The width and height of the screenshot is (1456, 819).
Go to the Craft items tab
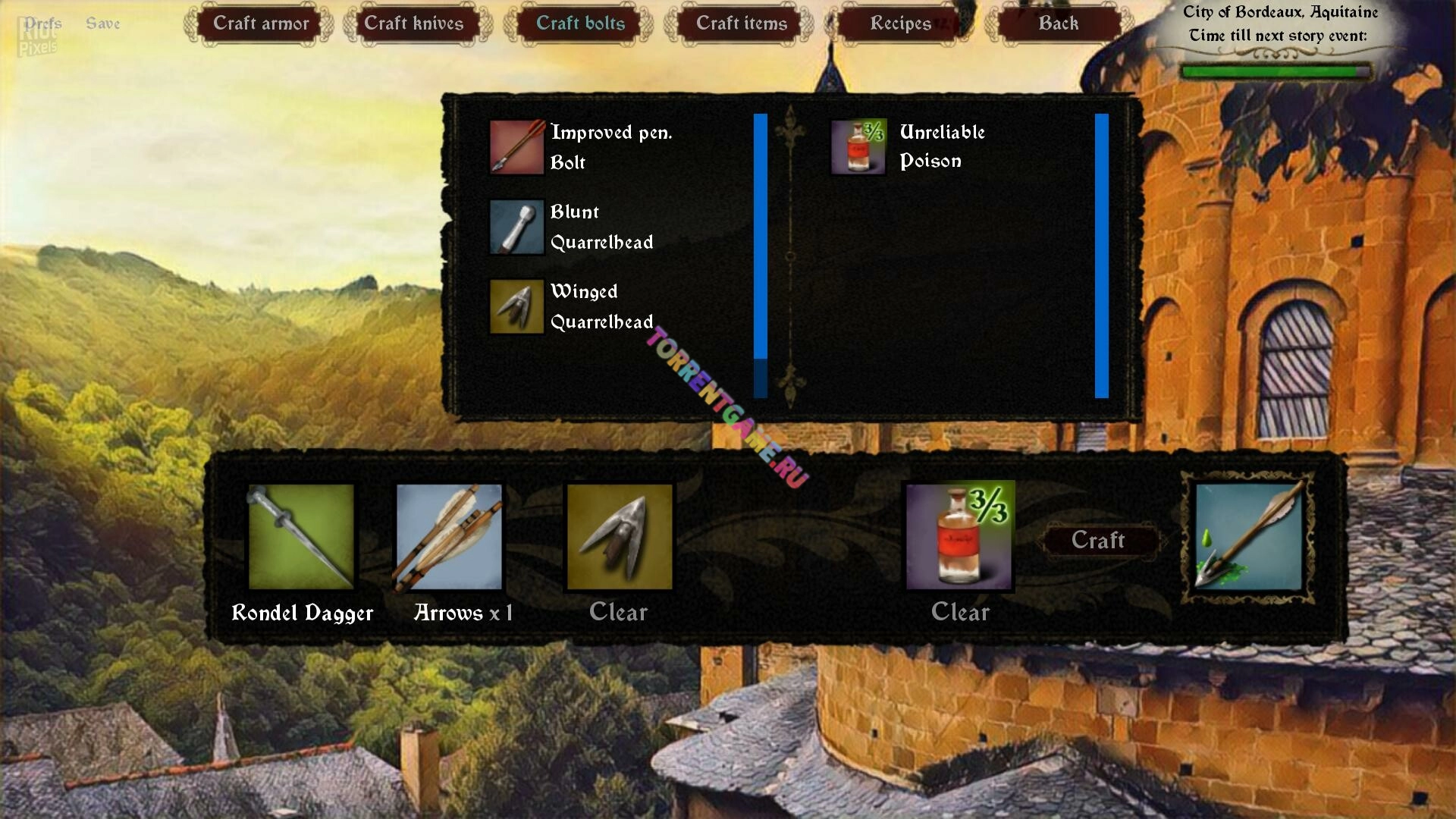tap(741, 24)
